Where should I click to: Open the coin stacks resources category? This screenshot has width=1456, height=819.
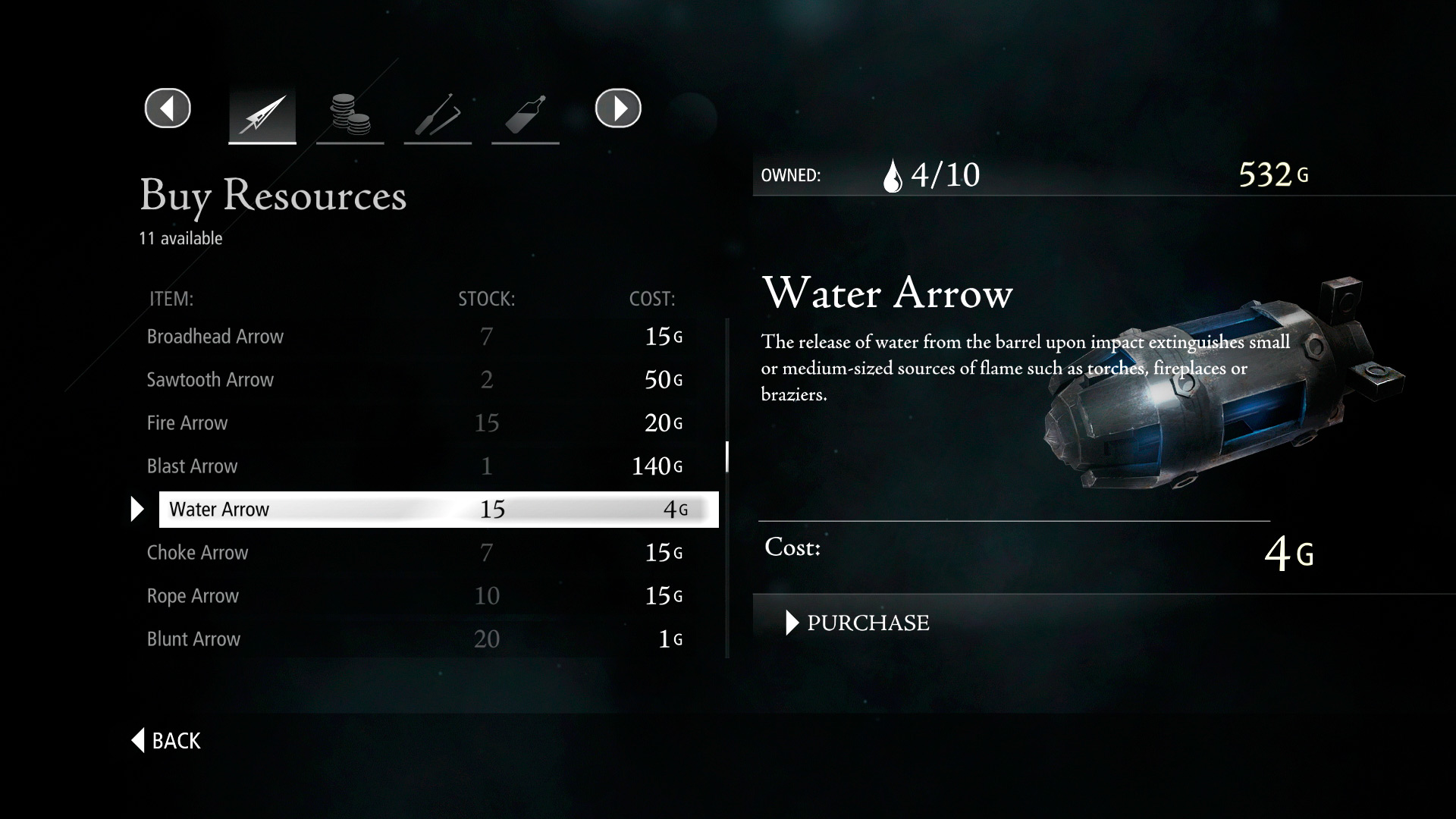(x=350, y=114)
